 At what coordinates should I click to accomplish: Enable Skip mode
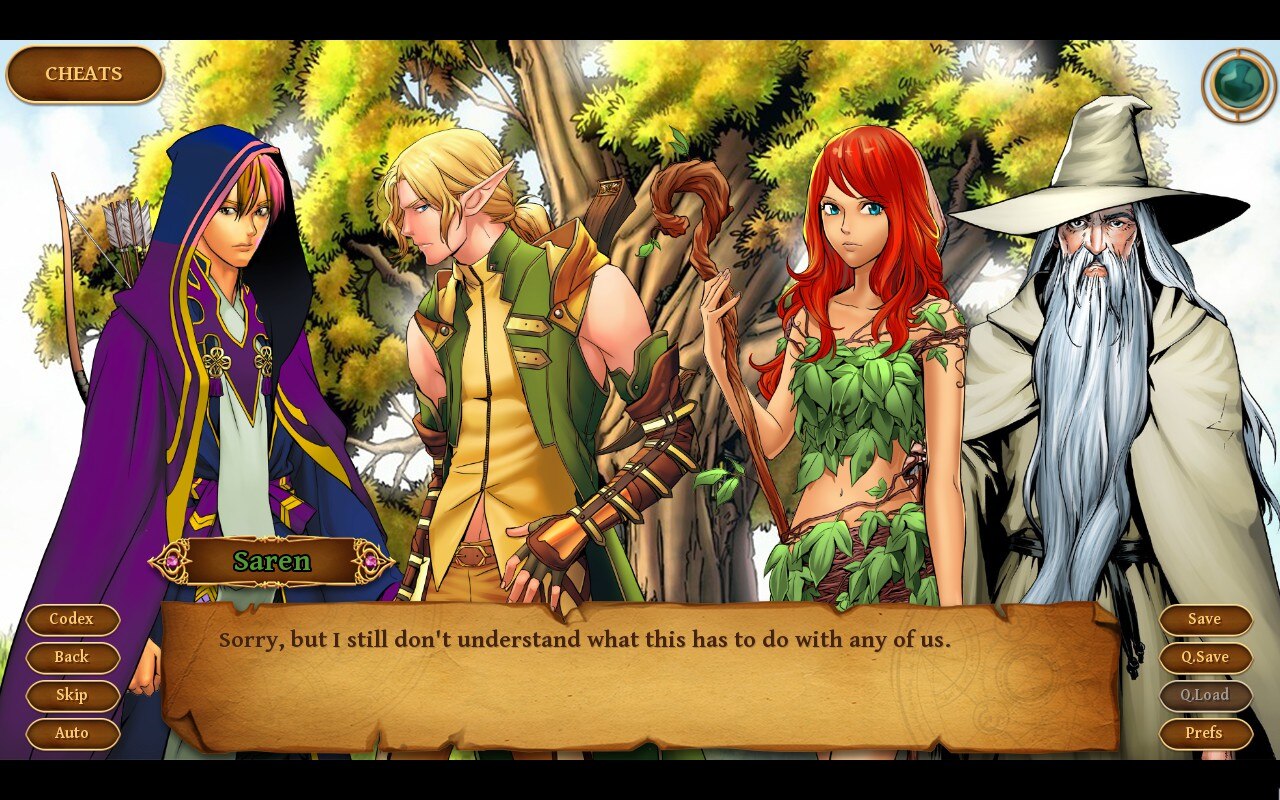pos(72,695)
